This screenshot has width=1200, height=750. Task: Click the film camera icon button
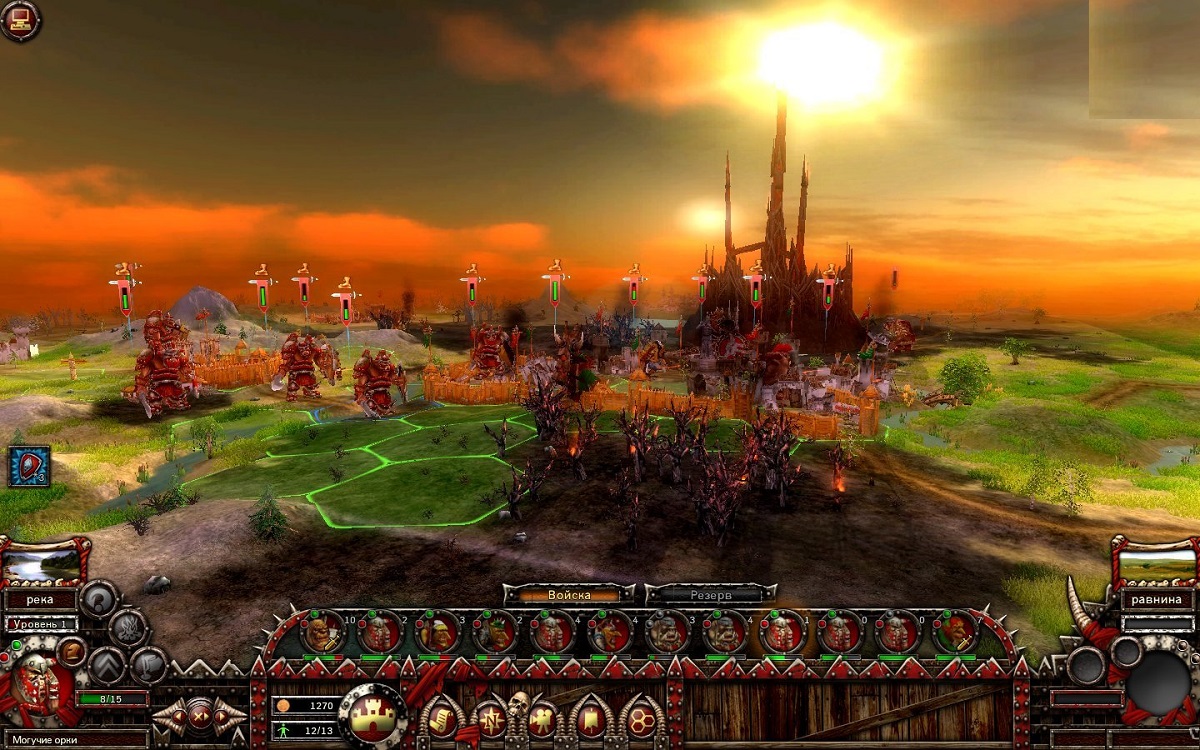pos(542,718)
